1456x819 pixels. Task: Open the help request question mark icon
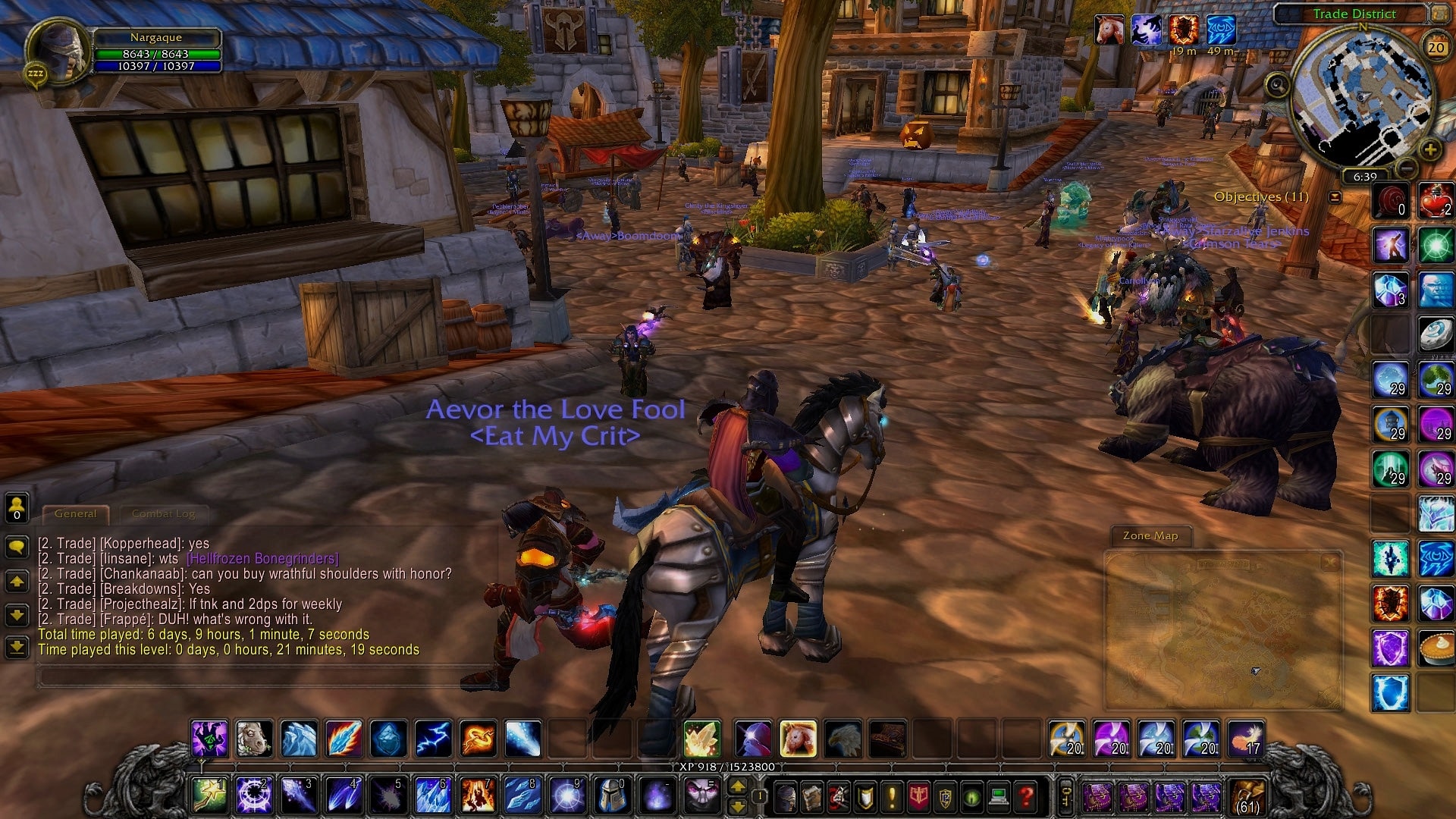pos(1024,796)
